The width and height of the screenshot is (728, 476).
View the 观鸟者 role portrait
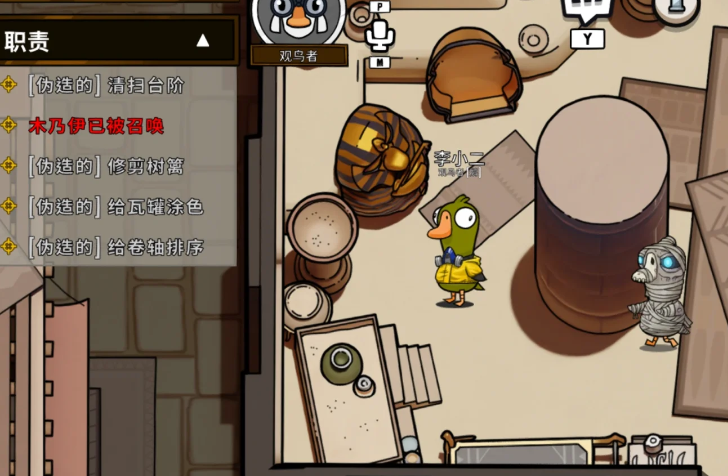click(298, 20)
